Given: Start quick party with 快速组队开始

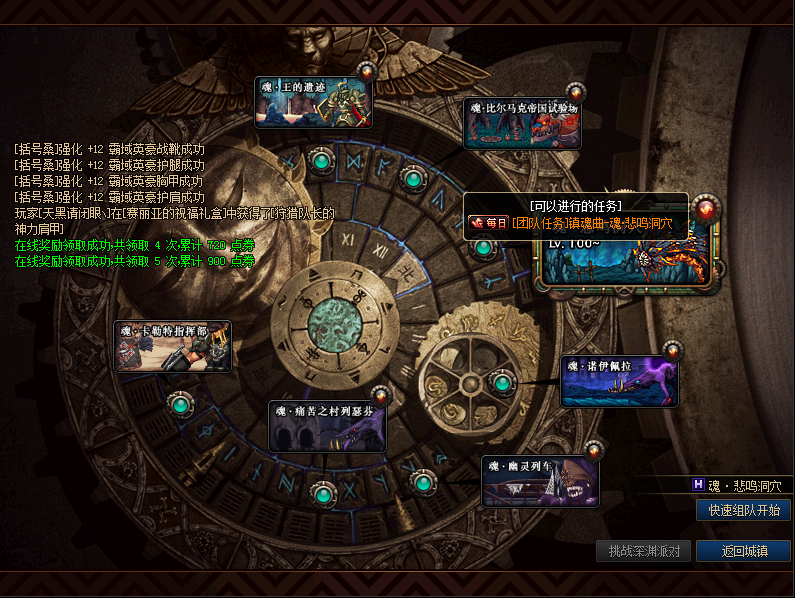Looking at the screenshot, I should coord(743,510).
